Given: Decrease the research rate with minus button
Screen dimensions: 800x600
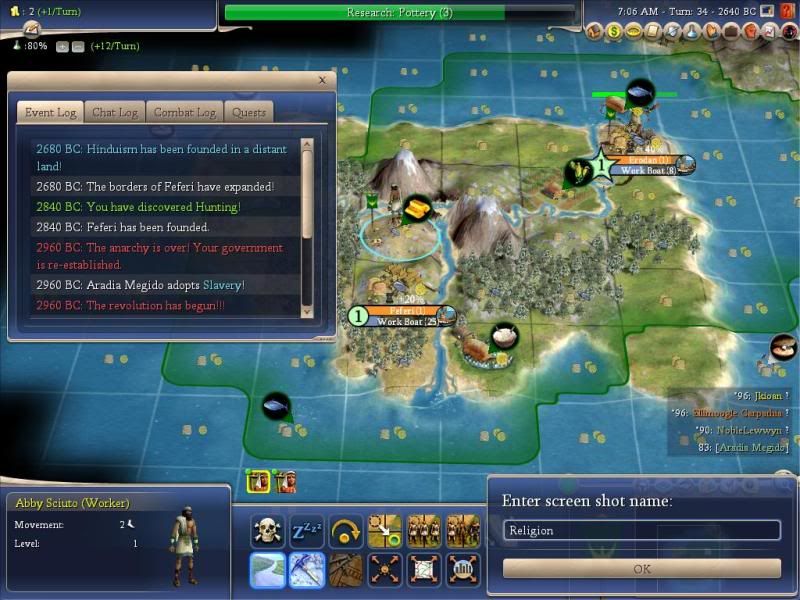Looking at the screenshot, I should (x=76, y=46).
